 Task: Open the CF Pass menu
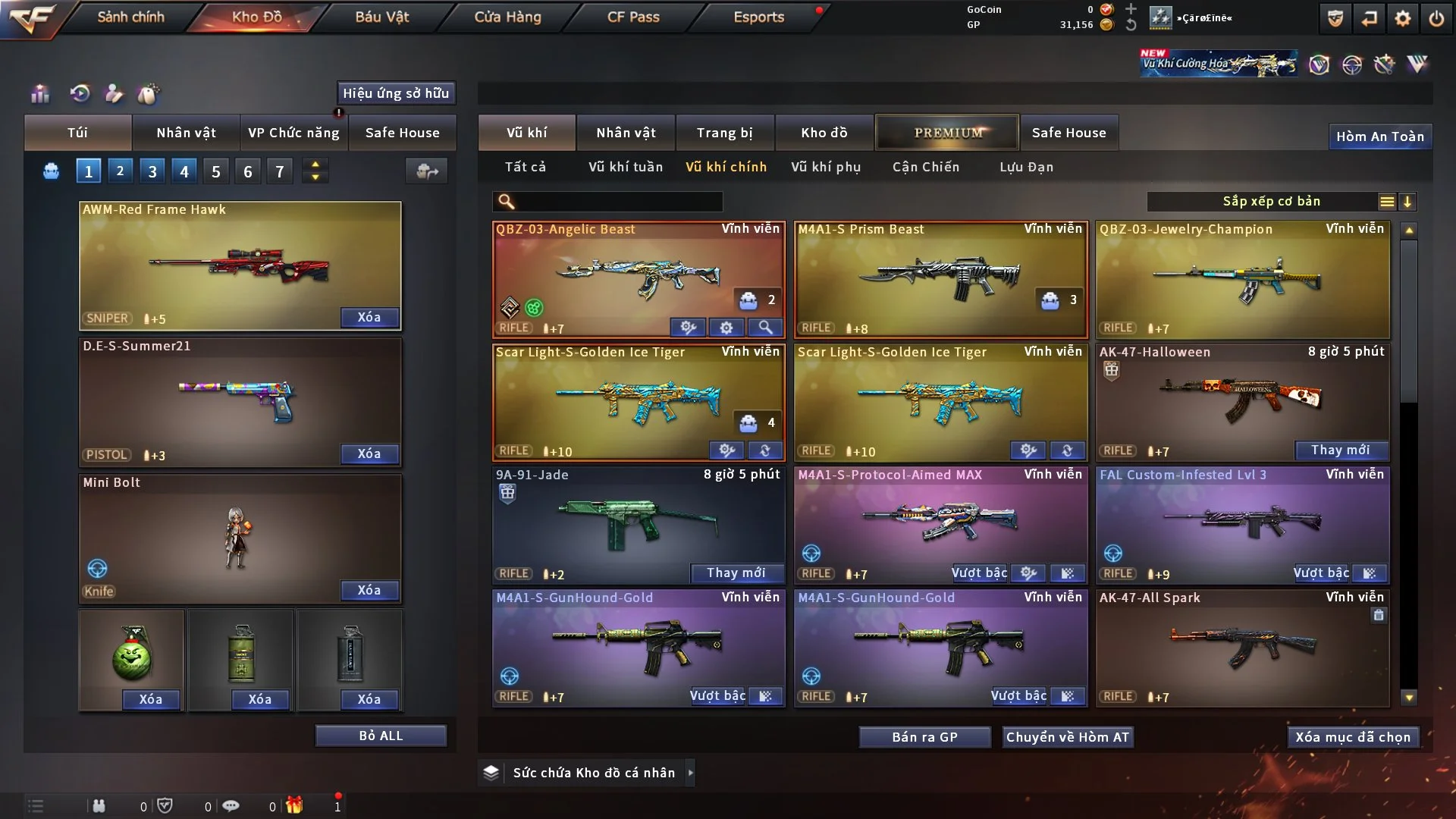(x=633, y=17)
